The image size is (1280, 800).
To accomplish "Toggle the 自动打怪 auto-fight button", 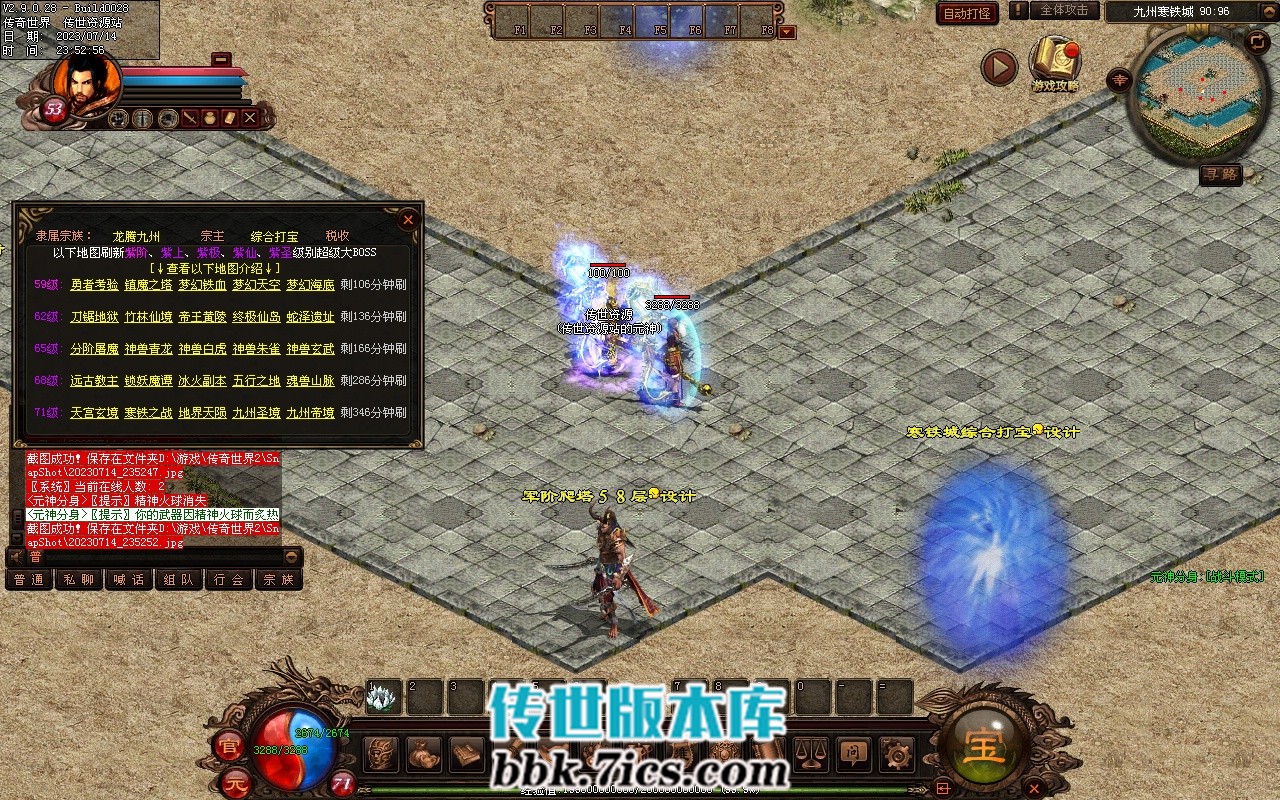I will point(967,13).
